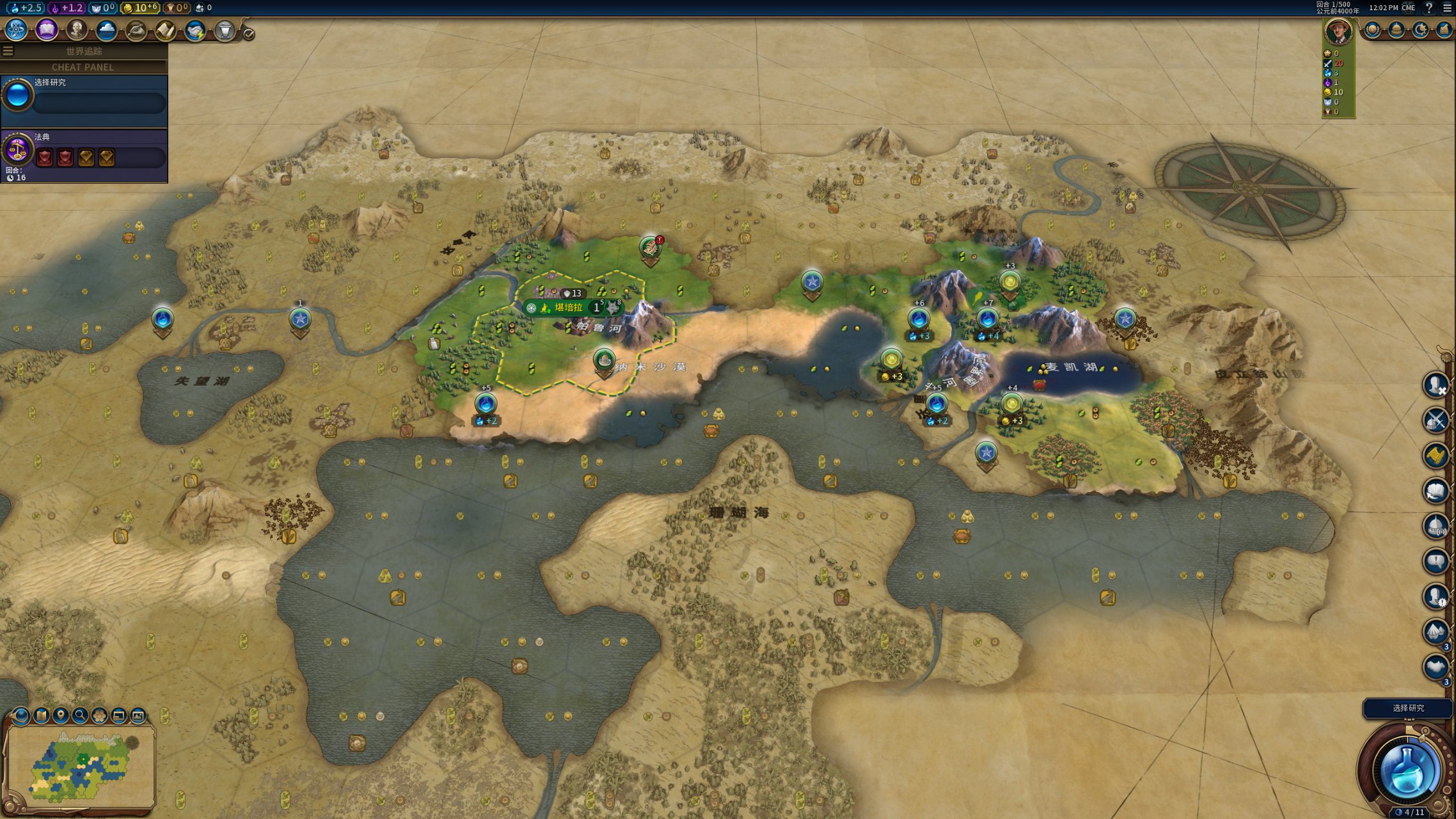Viewport: 1456px width, 819px height.
Task: Open the great people portrait icon
Action: (77, 29)
